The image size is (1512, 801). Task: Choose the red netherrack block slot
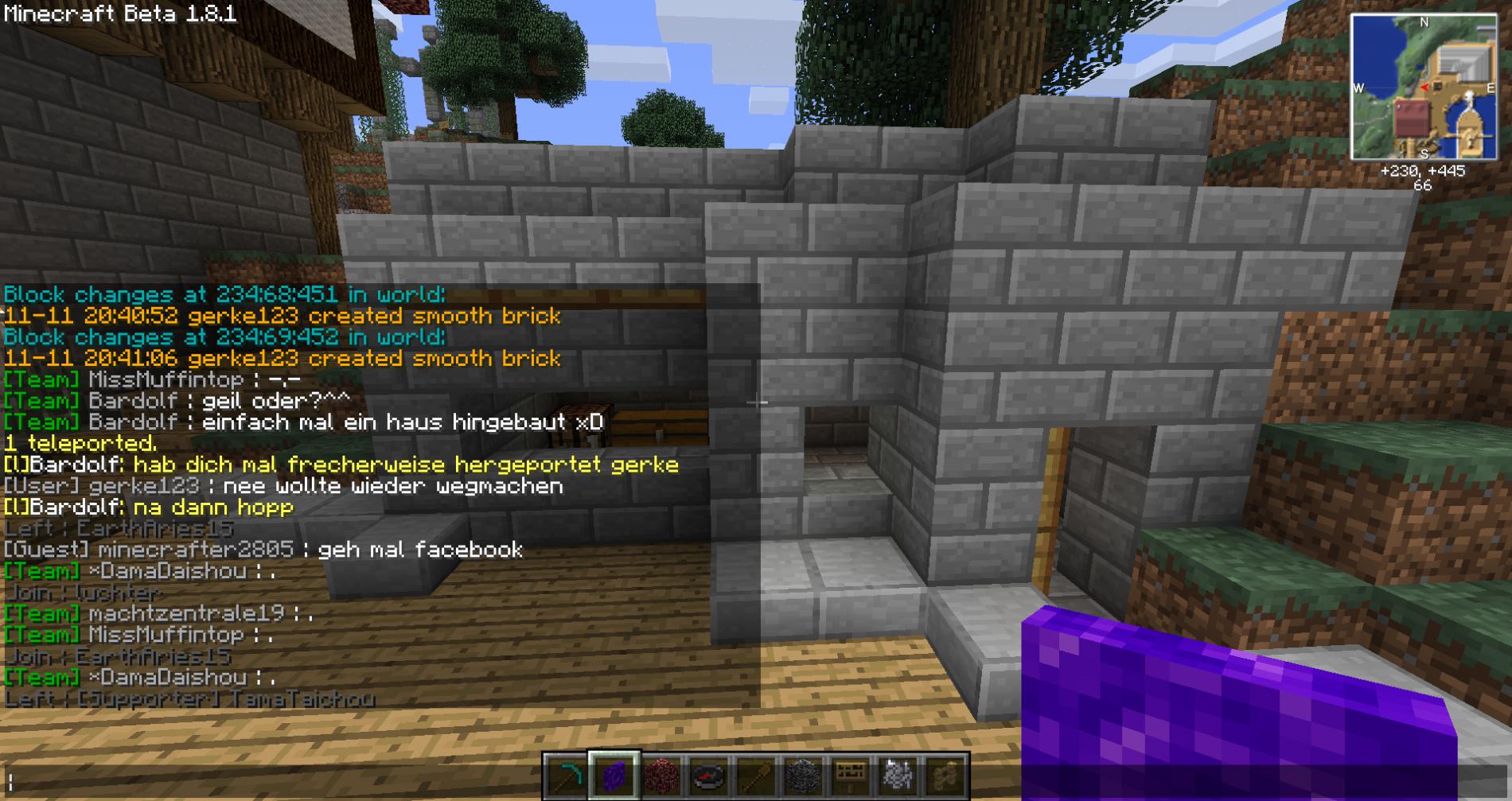[661, 776]
